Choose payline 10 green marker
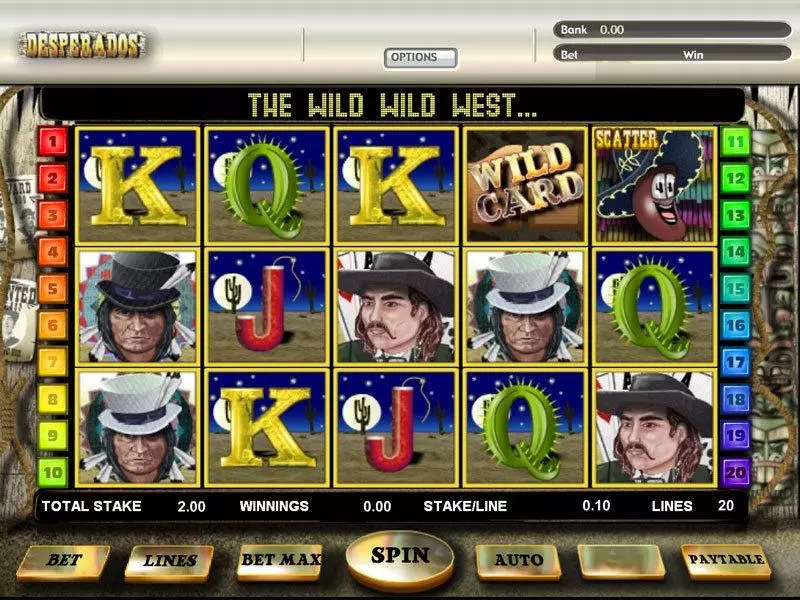800x600 pixels. tap(51, 471)
